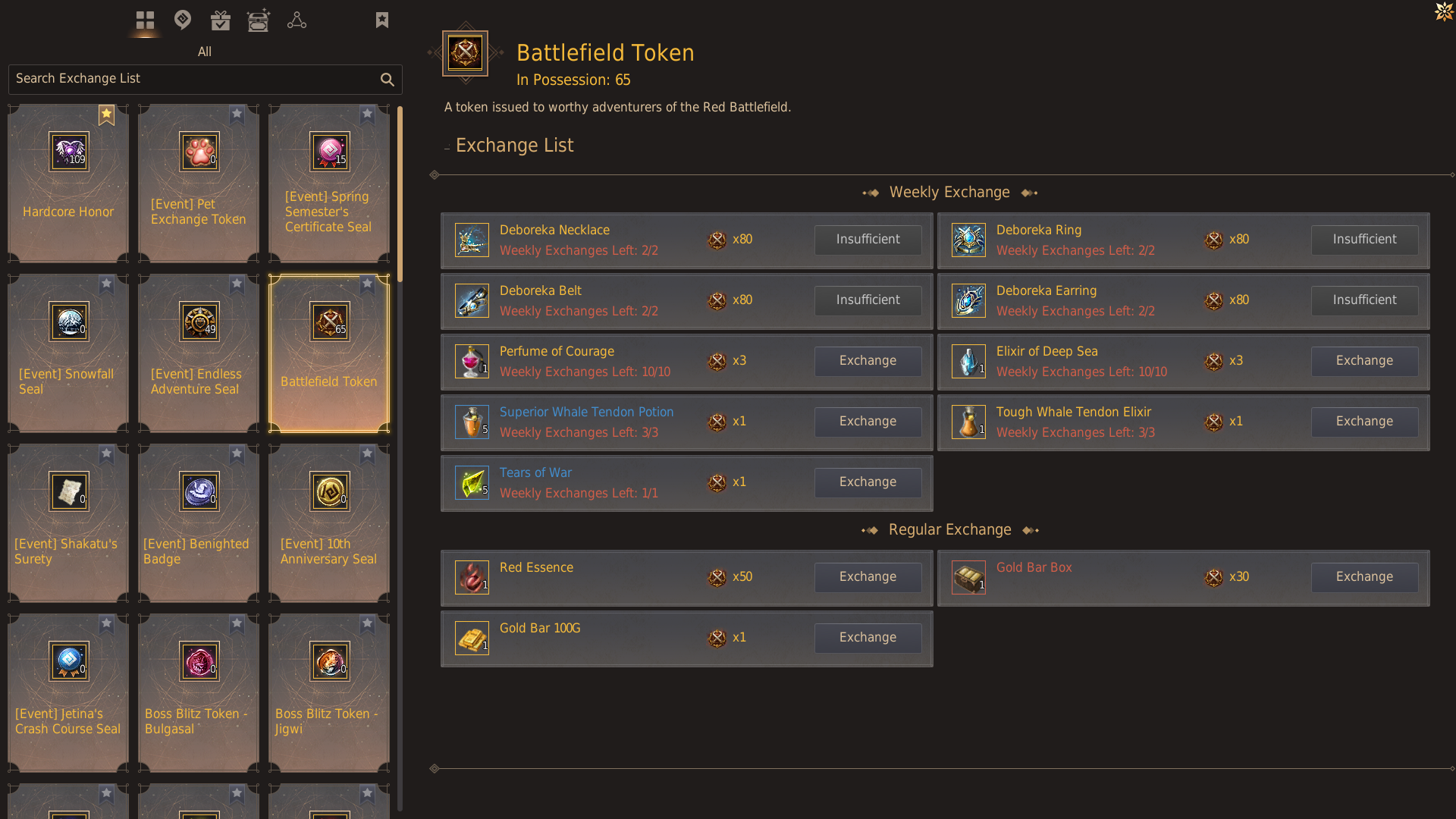Open the node network category icon

[x=297, y=20]
